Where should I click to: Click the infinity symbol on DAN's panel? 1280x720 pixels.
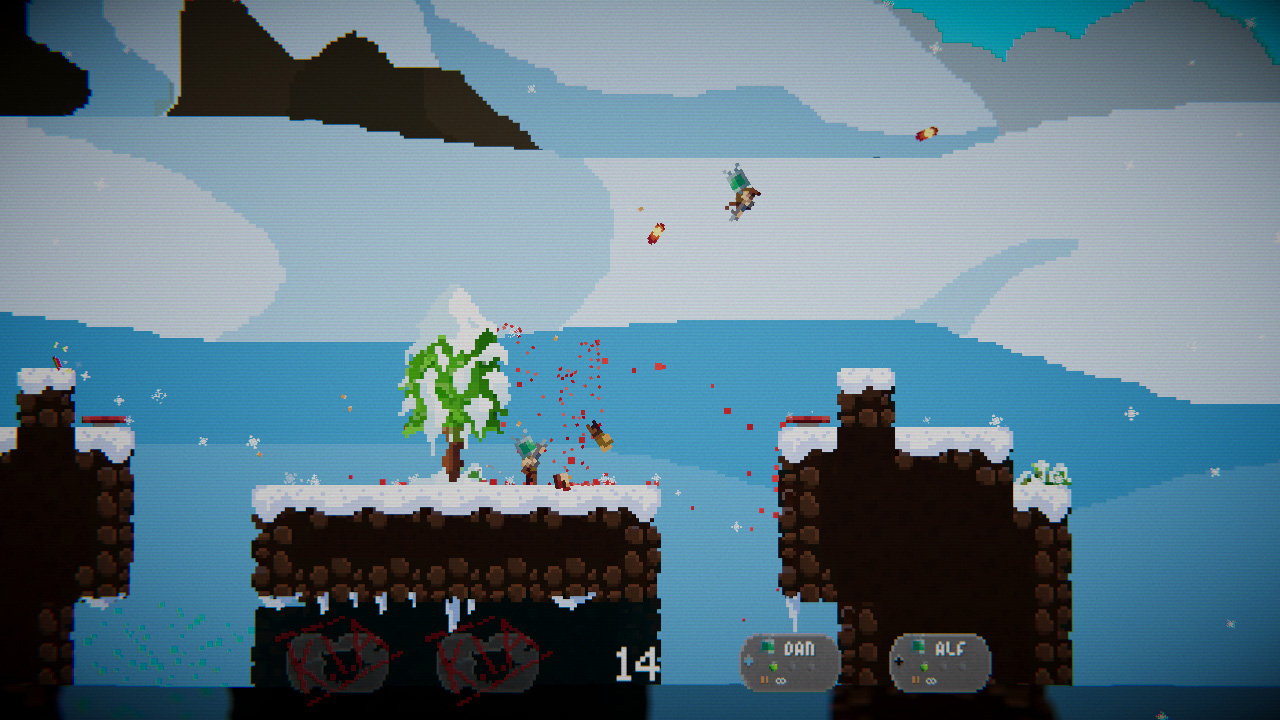click(781, 680)
